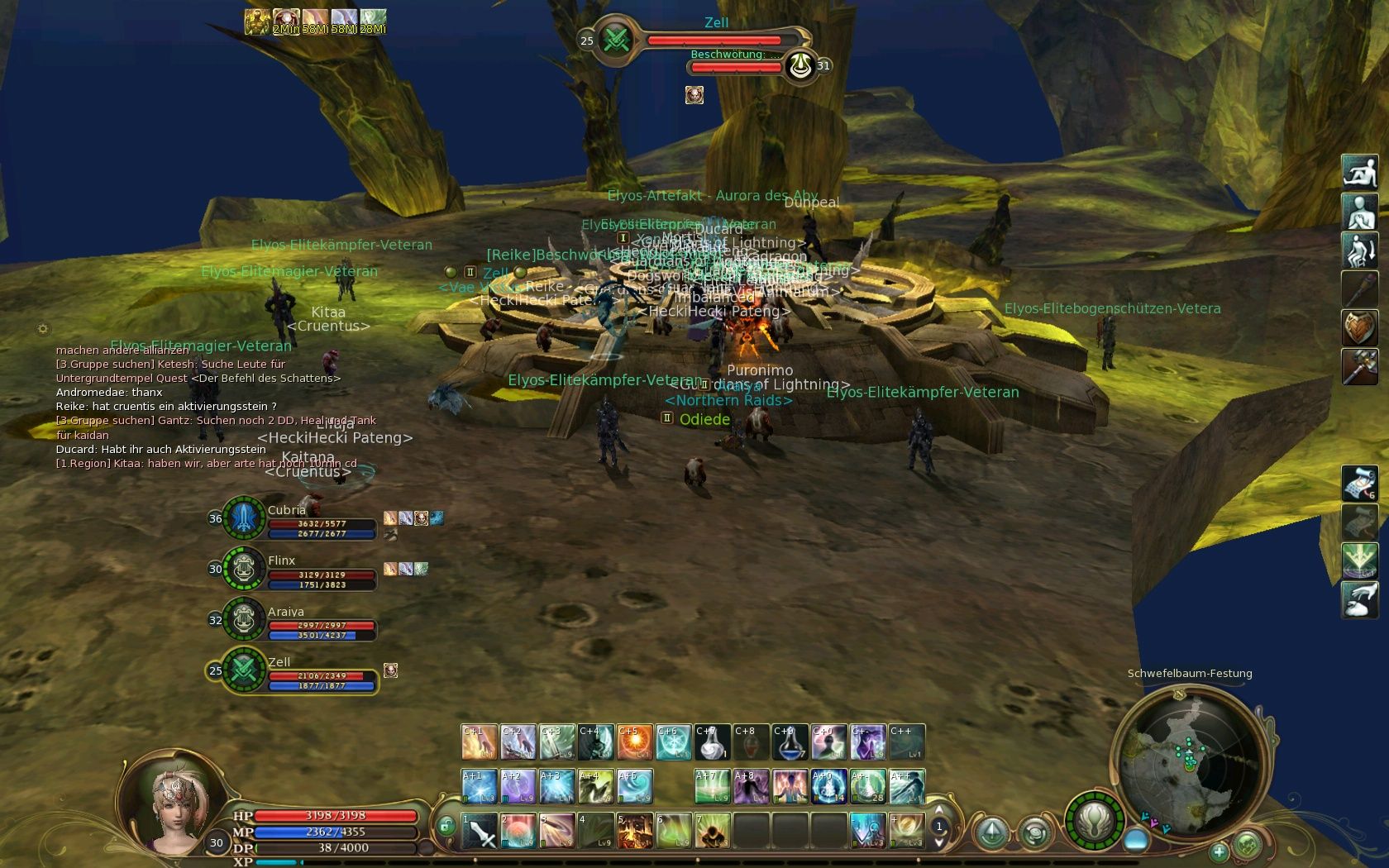Image resolution: width=1389 pixels, height=868 pixels.
Task: Cast the orange sun skill in slot C+5
Action: click(634, 742)
